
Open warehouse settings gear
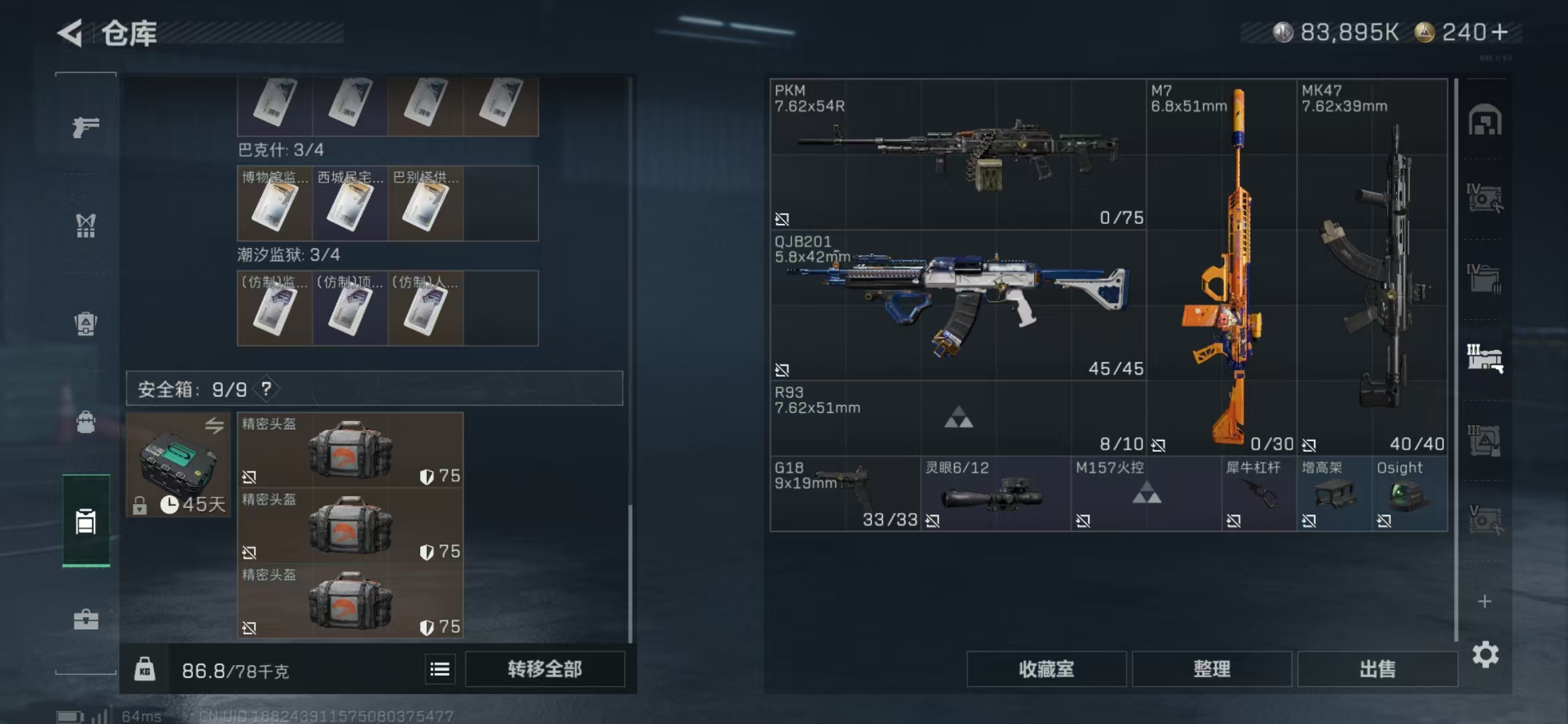pos(1485,654)
